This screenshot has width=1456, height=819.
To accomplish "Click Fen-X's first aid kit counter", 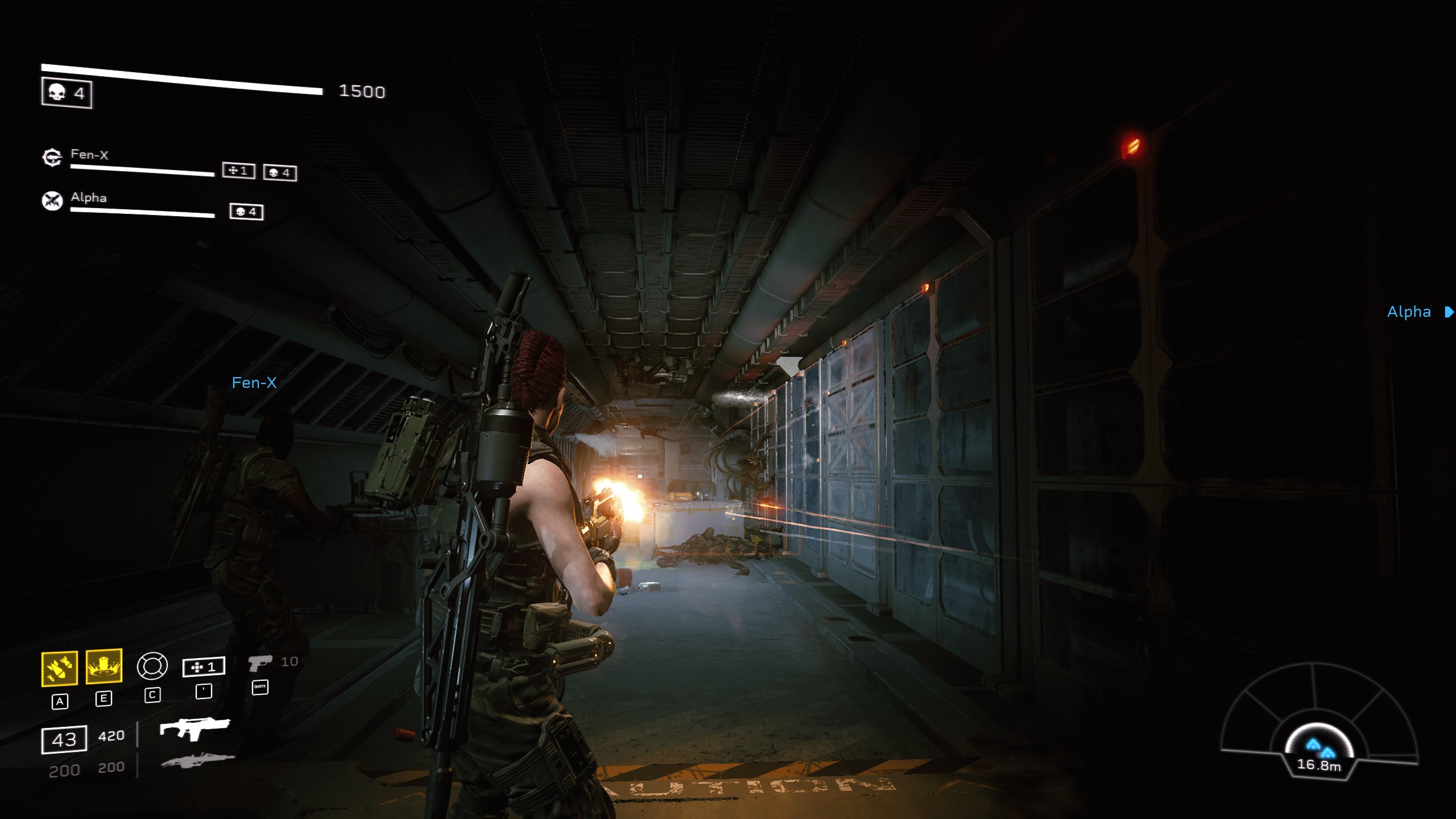I will [x=238, y=171].
